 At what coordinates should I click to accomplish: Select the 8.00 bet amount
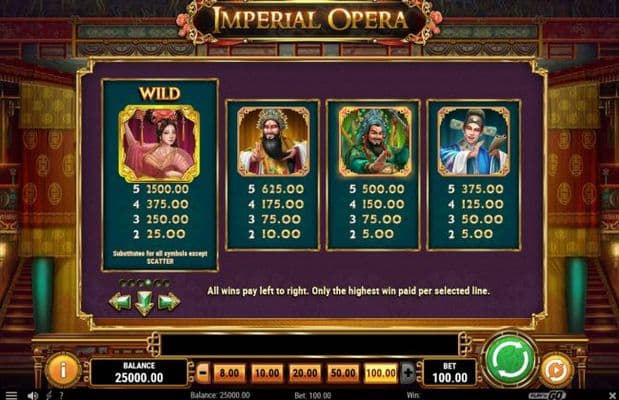pyautogui.click(x=229, y=373)
